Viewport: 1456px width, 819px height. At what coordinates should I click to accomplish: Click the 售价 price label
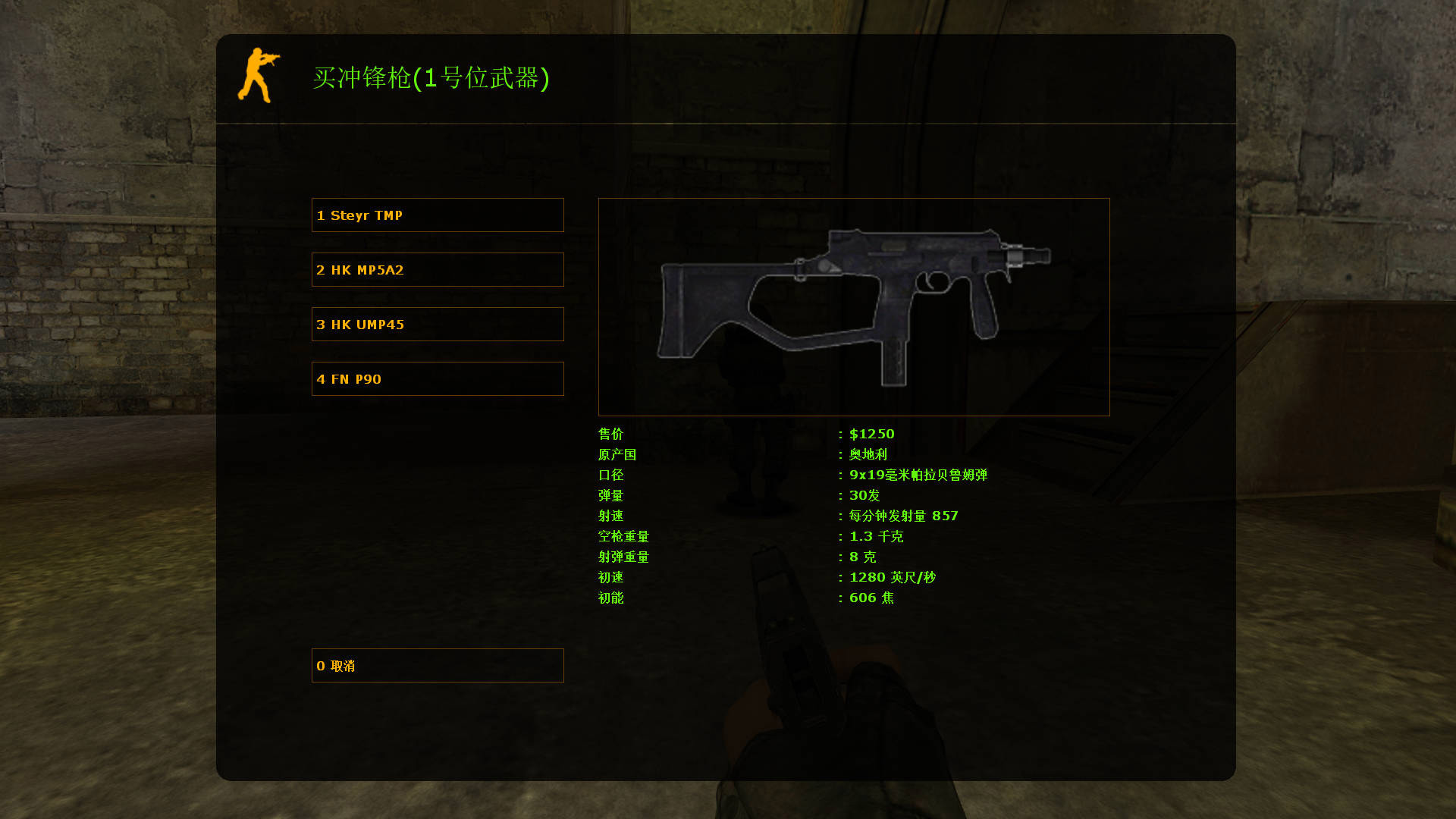pos(610,434)
